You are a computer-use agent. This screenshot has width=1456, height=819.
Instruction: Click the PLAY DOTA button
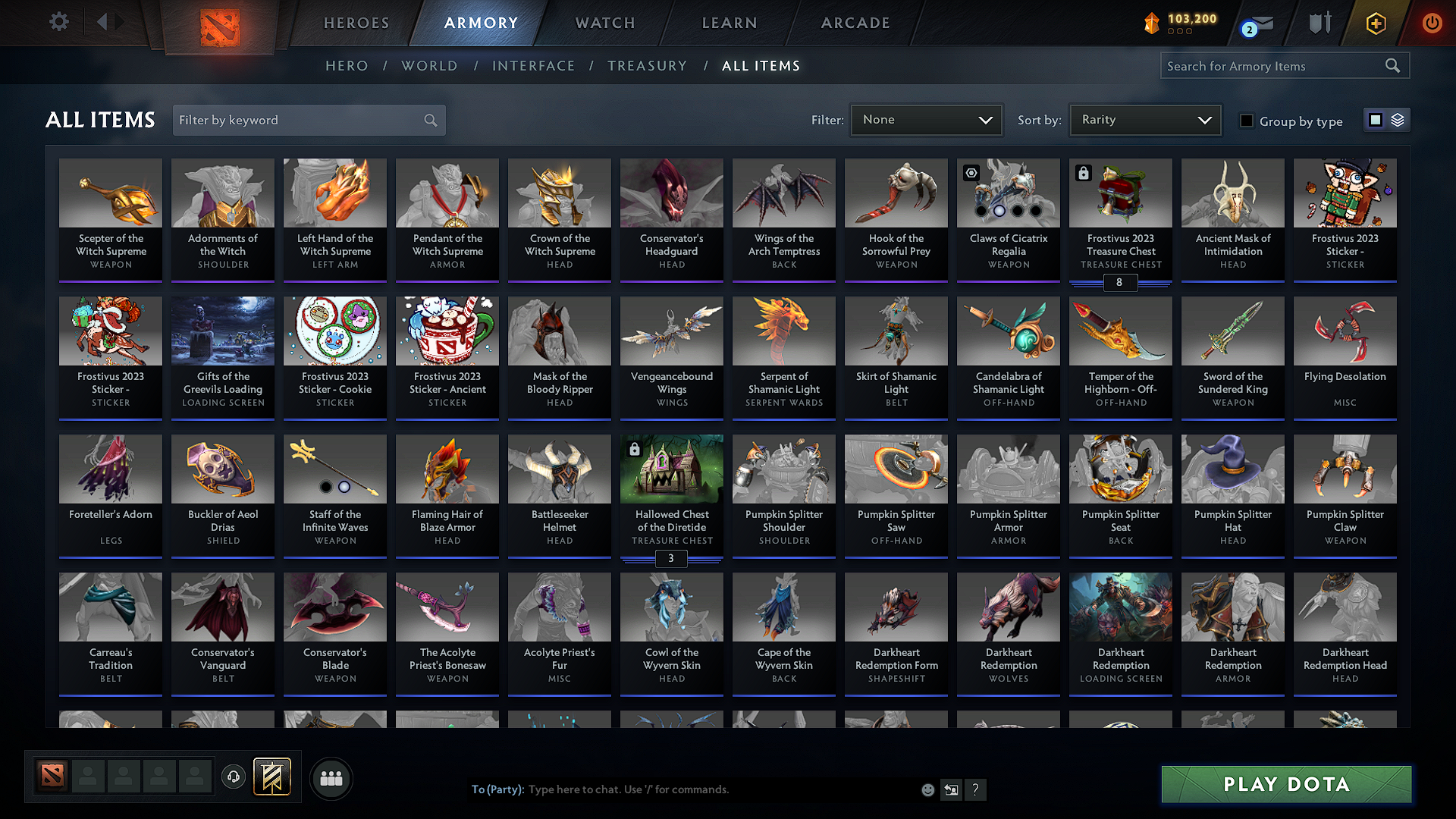(x=1285, y=785)
